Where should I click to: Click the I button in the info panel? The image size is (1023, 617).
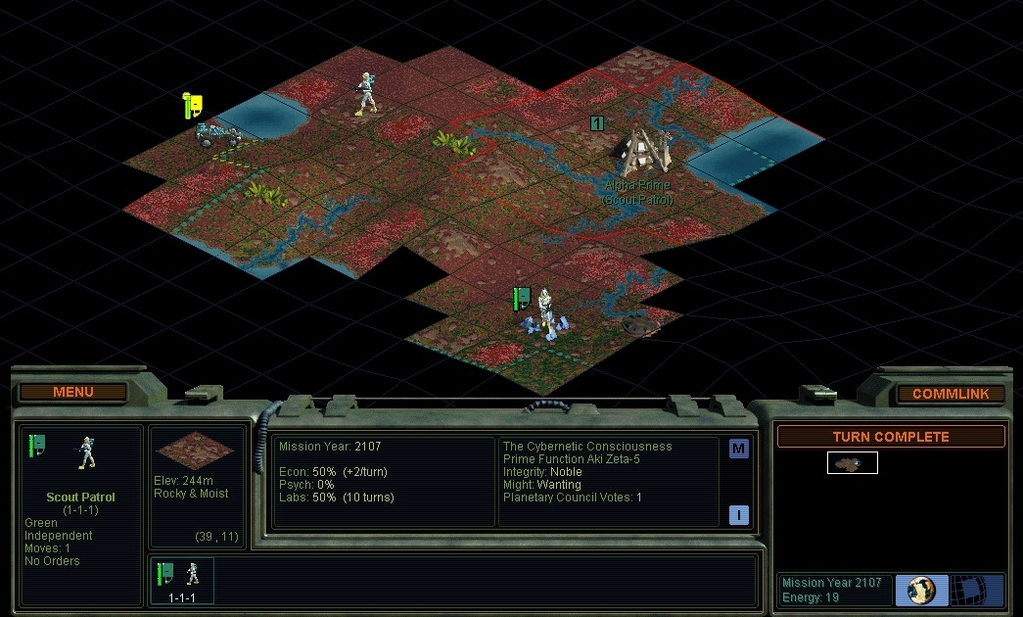738,515
